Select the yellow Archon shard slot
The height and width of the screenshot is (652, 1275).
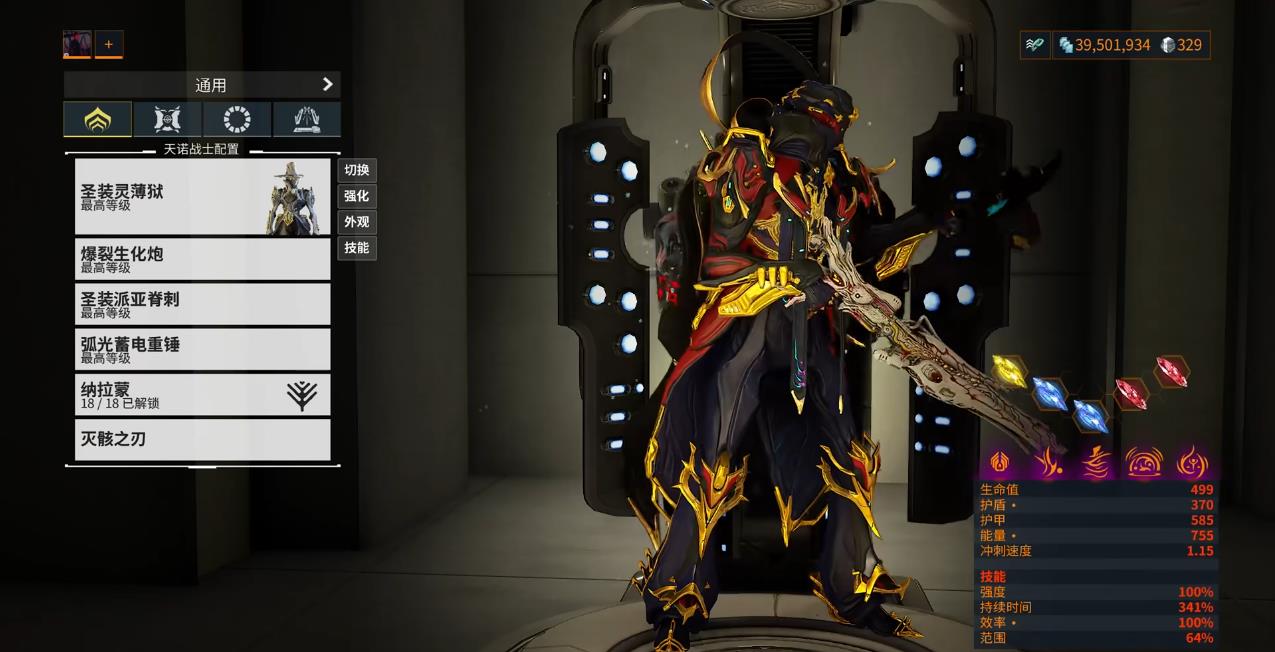pos(1009,372)
